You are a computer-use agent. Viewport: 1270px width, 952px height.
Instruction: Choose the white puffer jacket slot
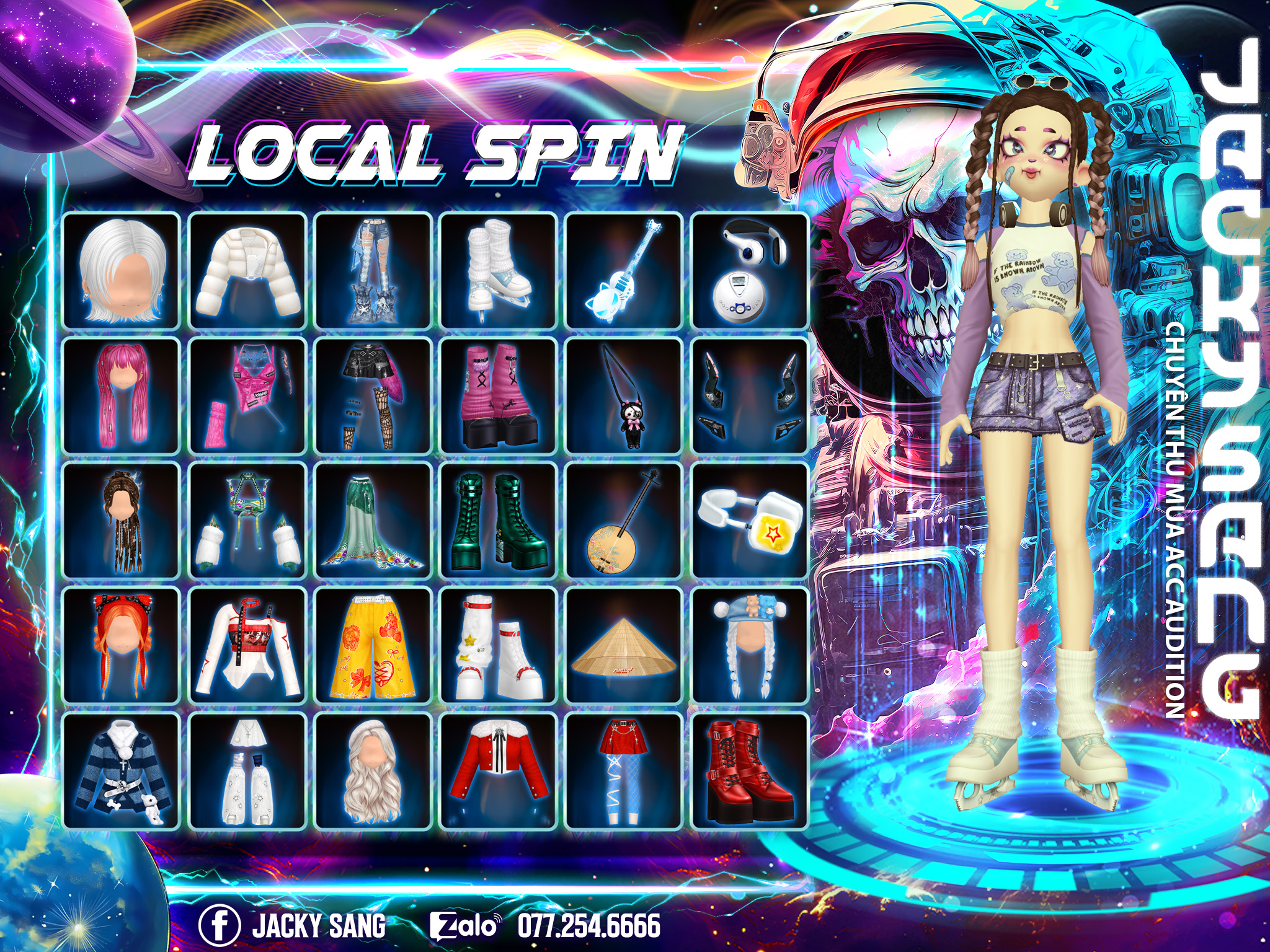(247, 271)
